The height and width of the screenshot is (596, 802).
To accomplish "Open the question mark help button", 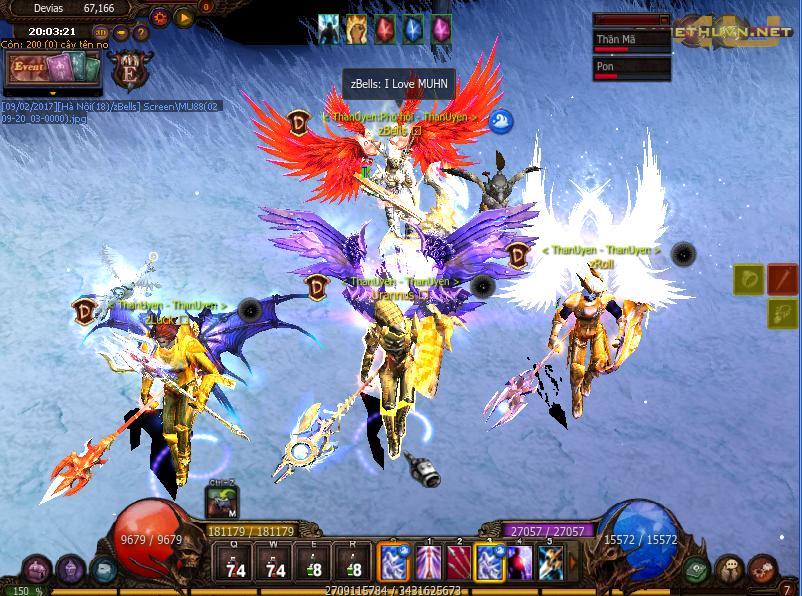I will click(x=139, y=31).
